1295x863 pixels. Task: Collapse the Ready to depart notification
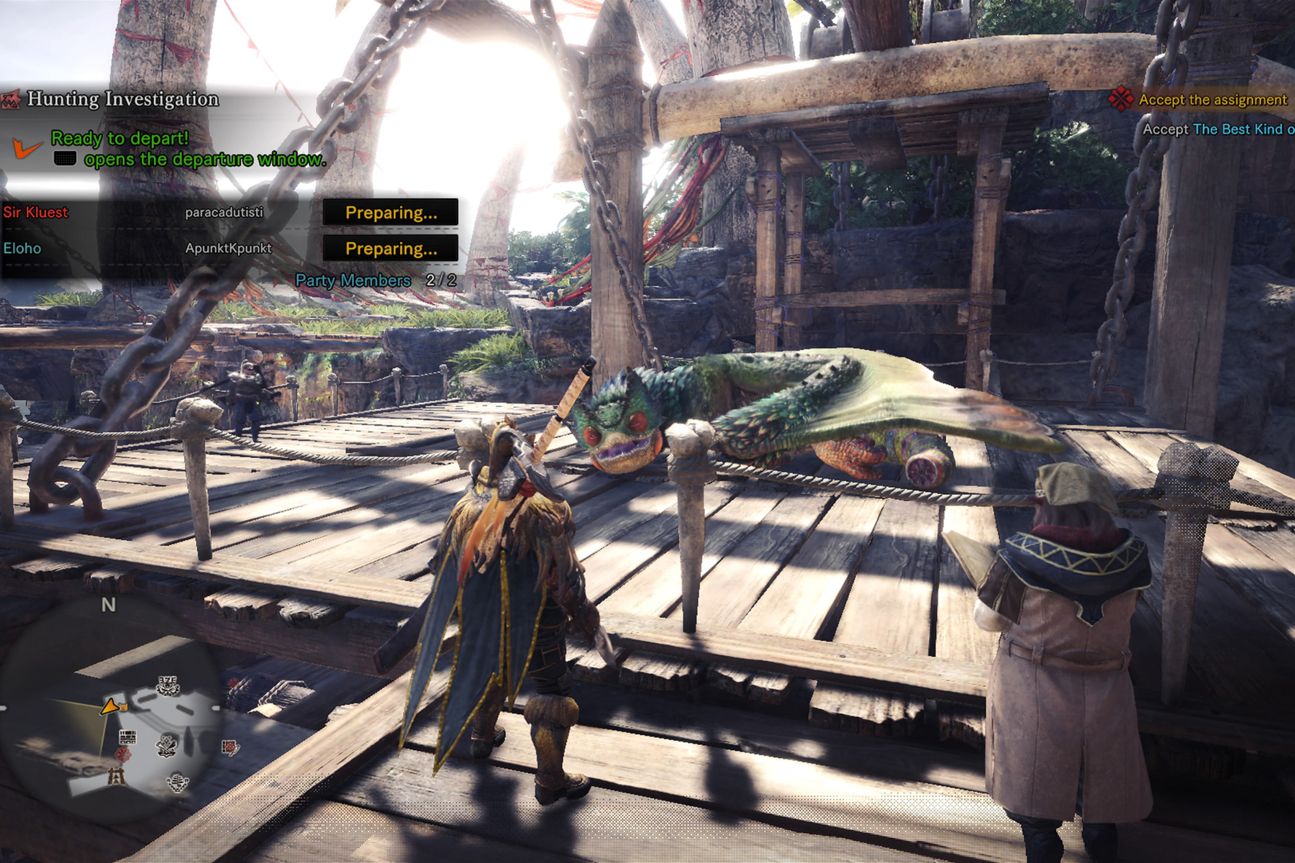[x=118, y=139]
